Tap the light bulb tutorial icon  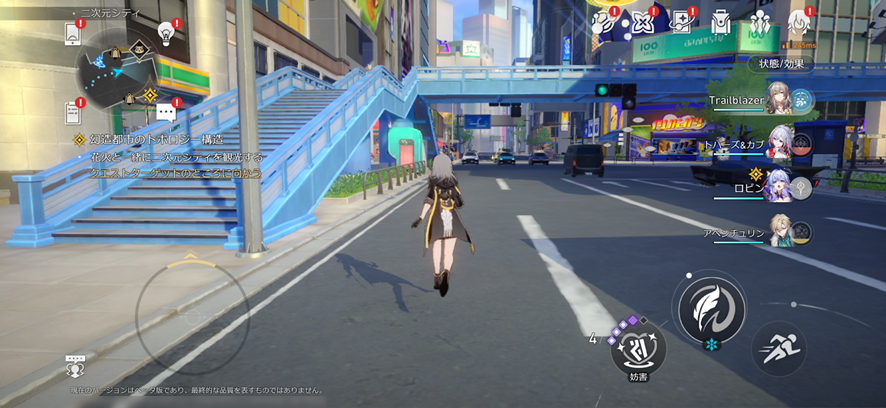(x=167, y=33)
